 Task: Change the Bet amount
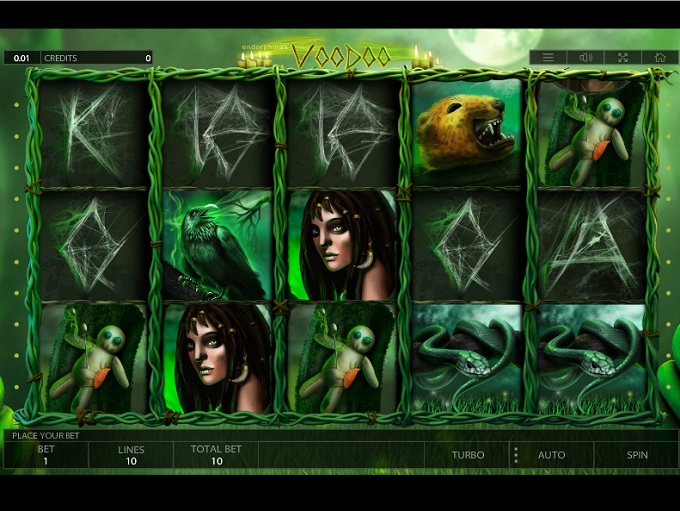46,455
